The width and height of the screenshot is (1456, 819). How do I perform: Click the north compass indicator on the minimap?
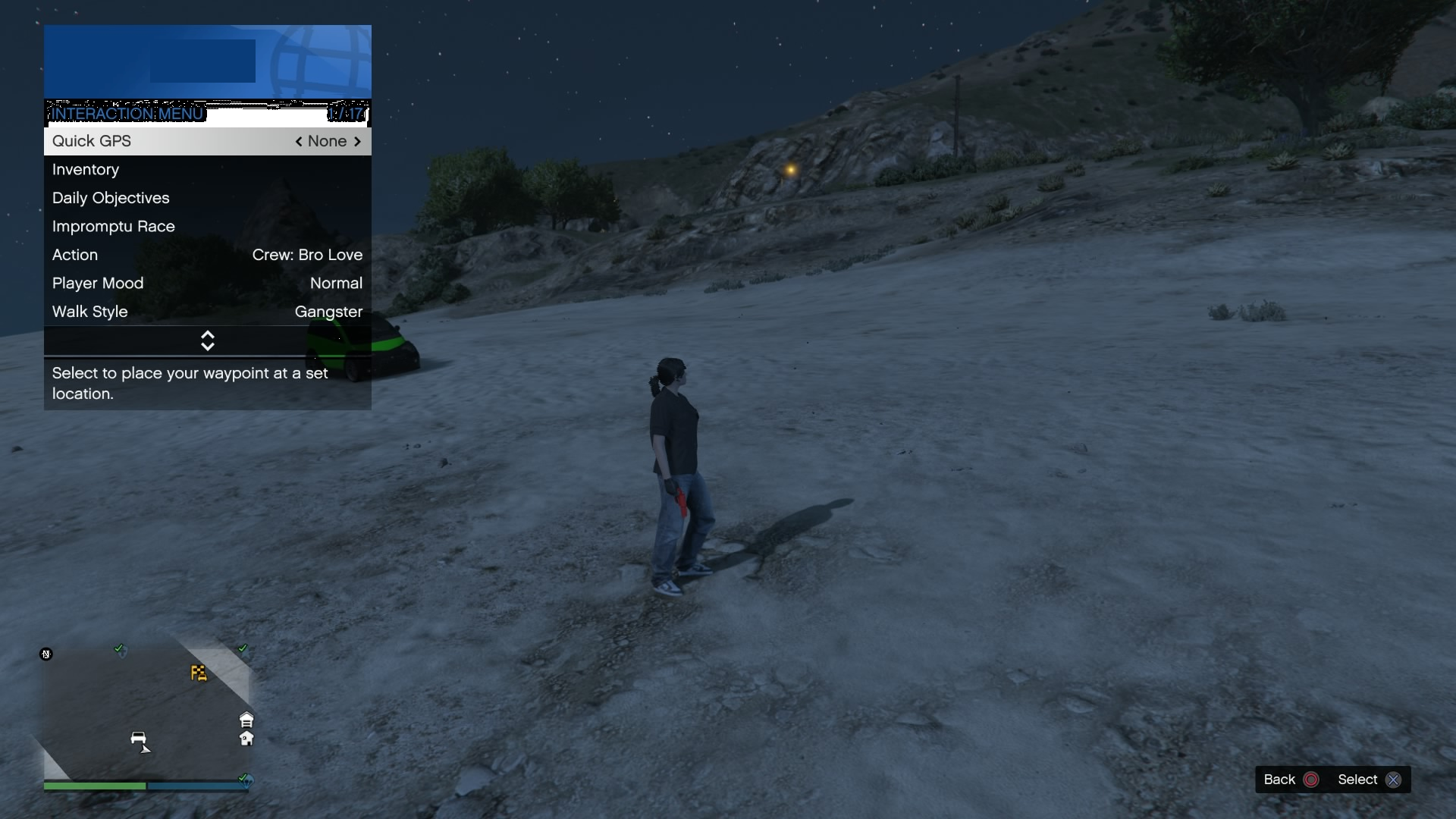pos(46,654)
